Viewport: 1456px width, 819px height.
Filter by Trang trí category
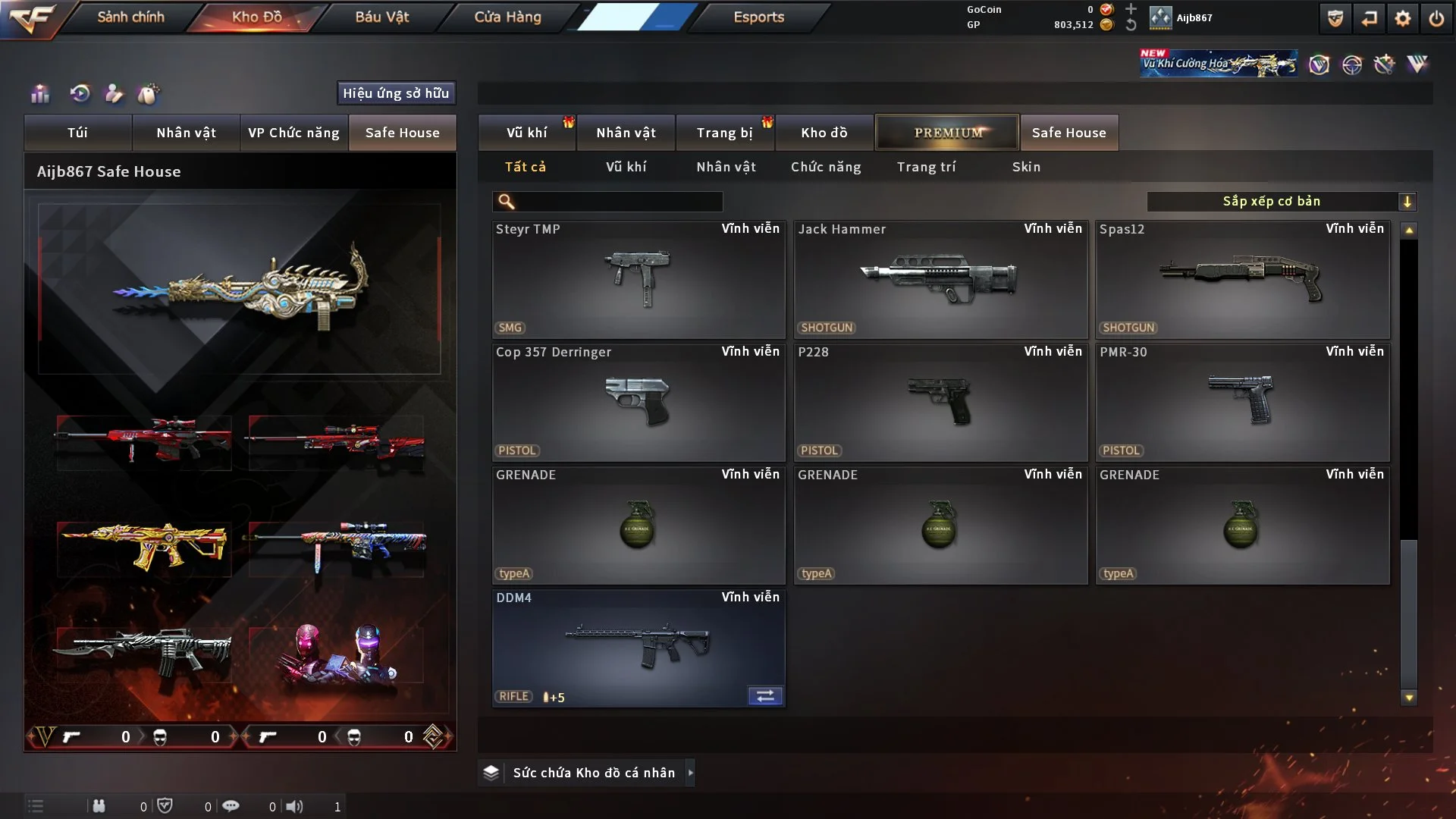pyautogui.click(x=926, y=167)
